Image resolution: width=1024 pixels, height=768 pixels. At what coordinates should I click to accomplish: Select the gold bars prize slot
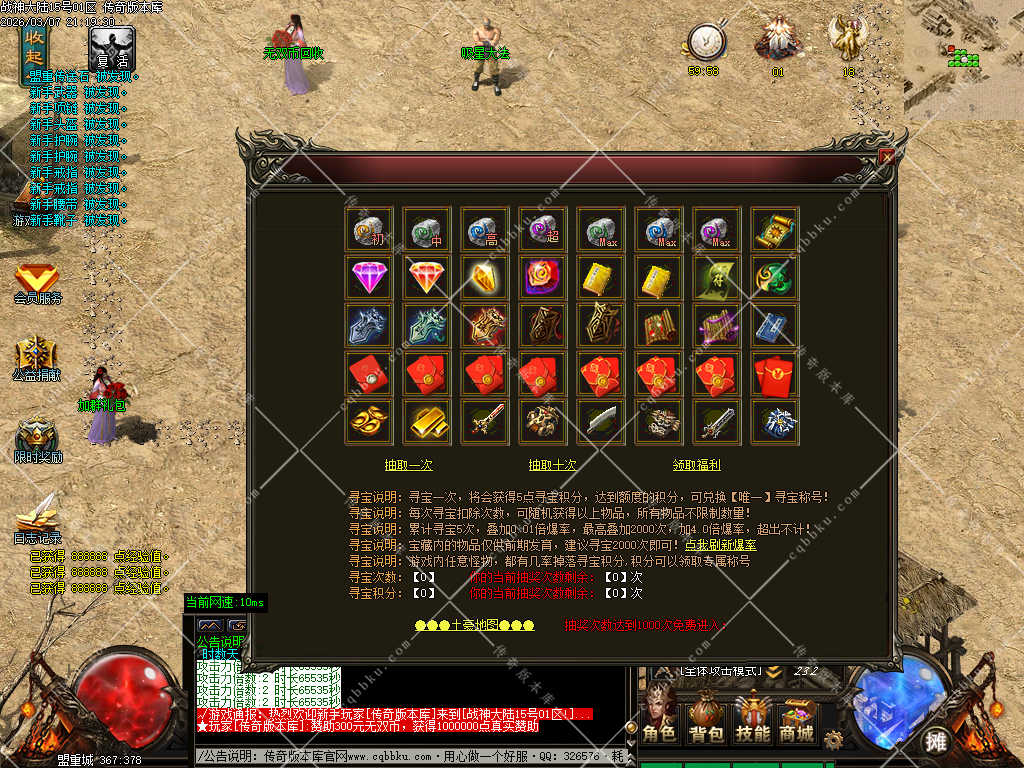pos(428,422)
